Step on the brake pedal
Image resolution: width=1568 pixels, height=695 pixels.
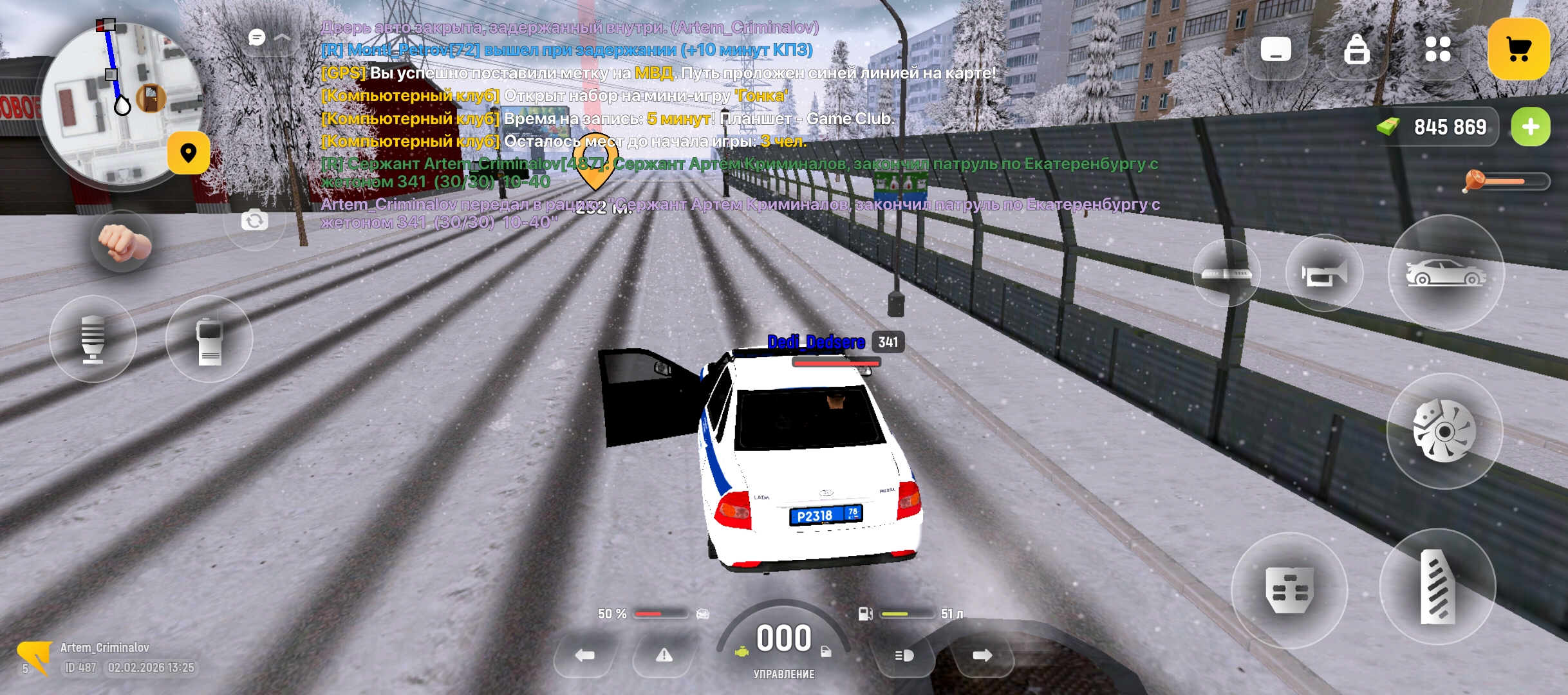coord(1289,589)
